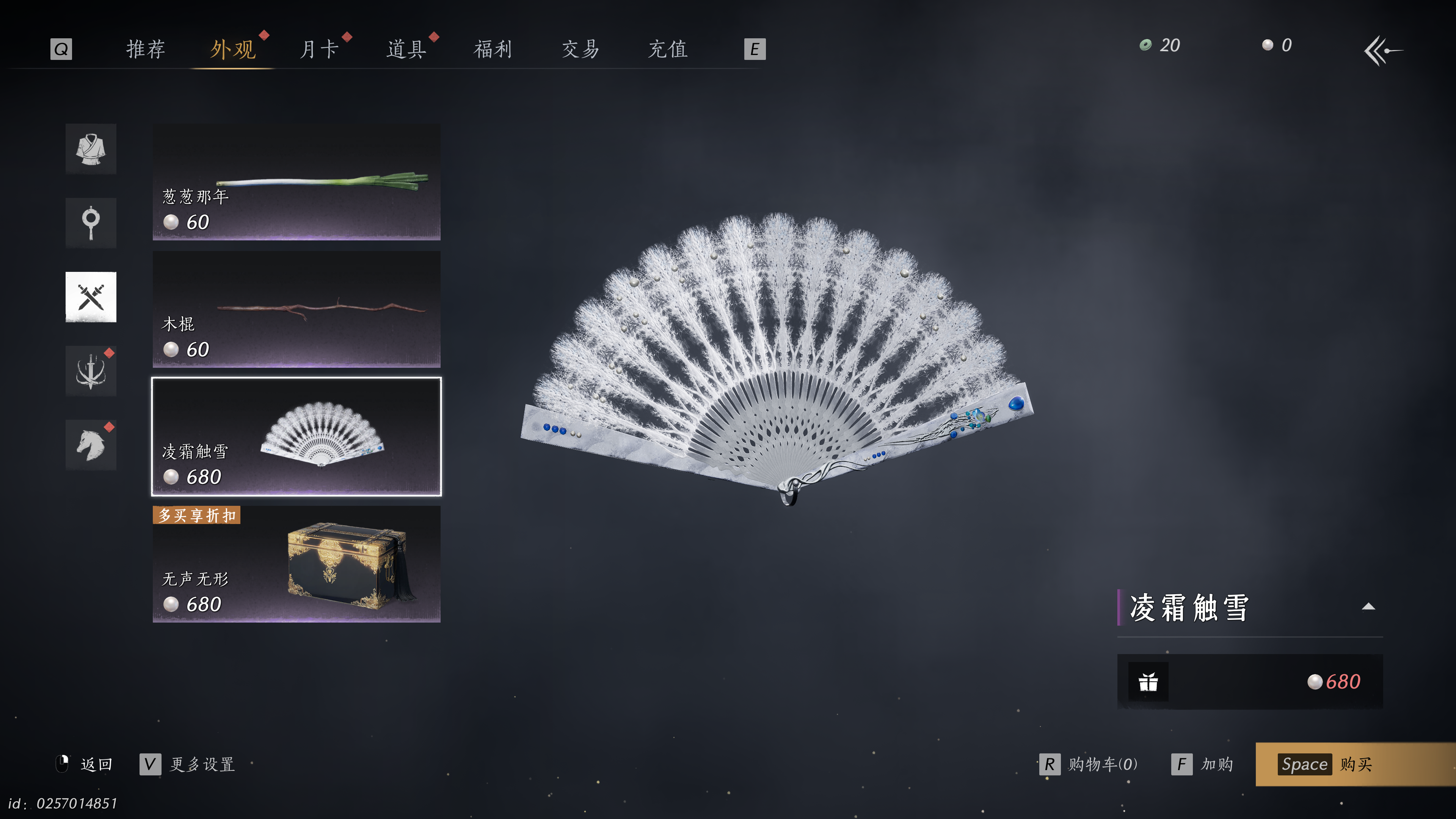The height and width of the screenshot is (819, 1456).
Task: Pick the 无声无形 chest item
Action: click(x=296, y=564)
